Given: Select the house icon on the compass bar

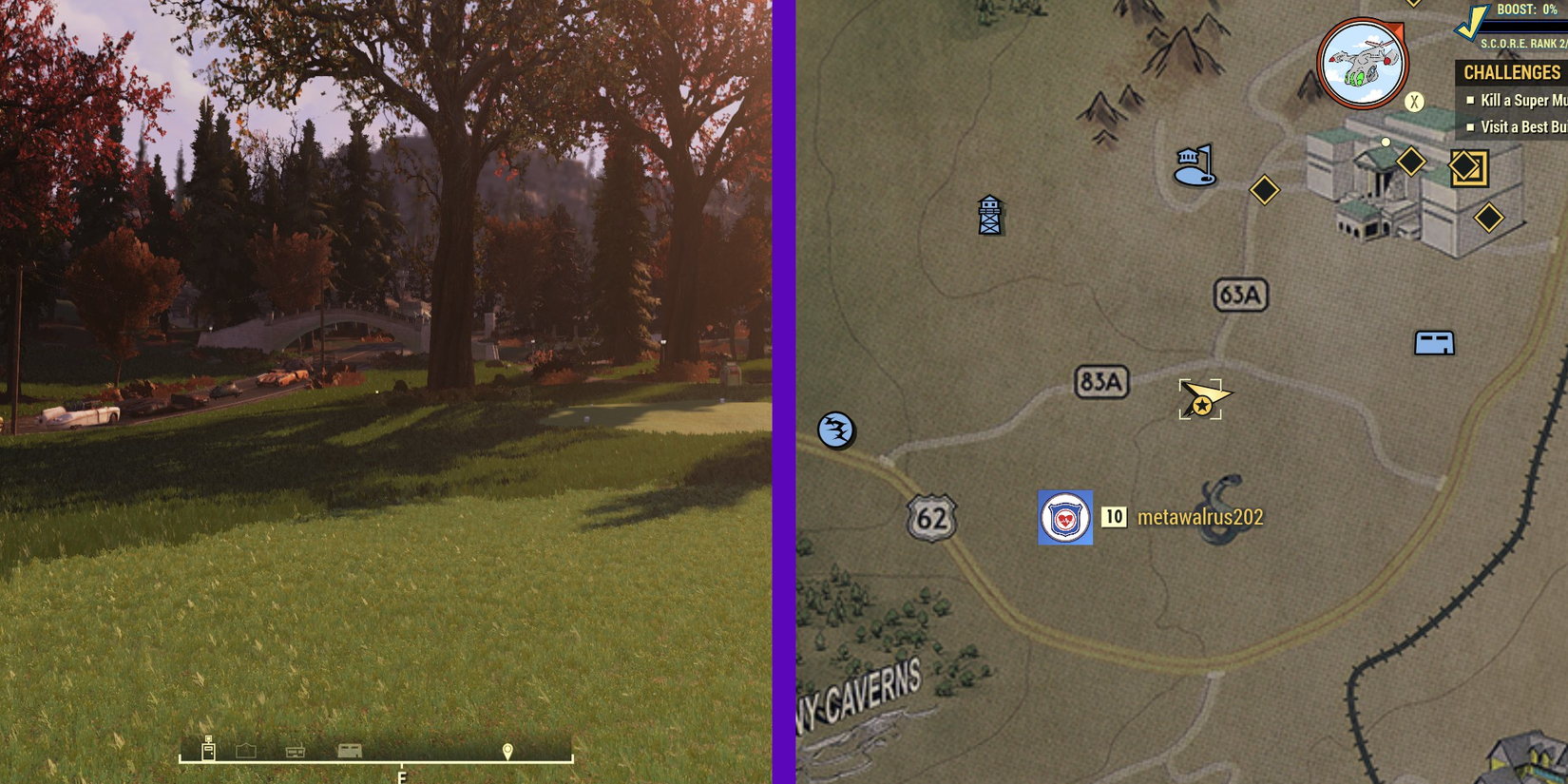Looking at the screenshot, I should pos(248,750).
